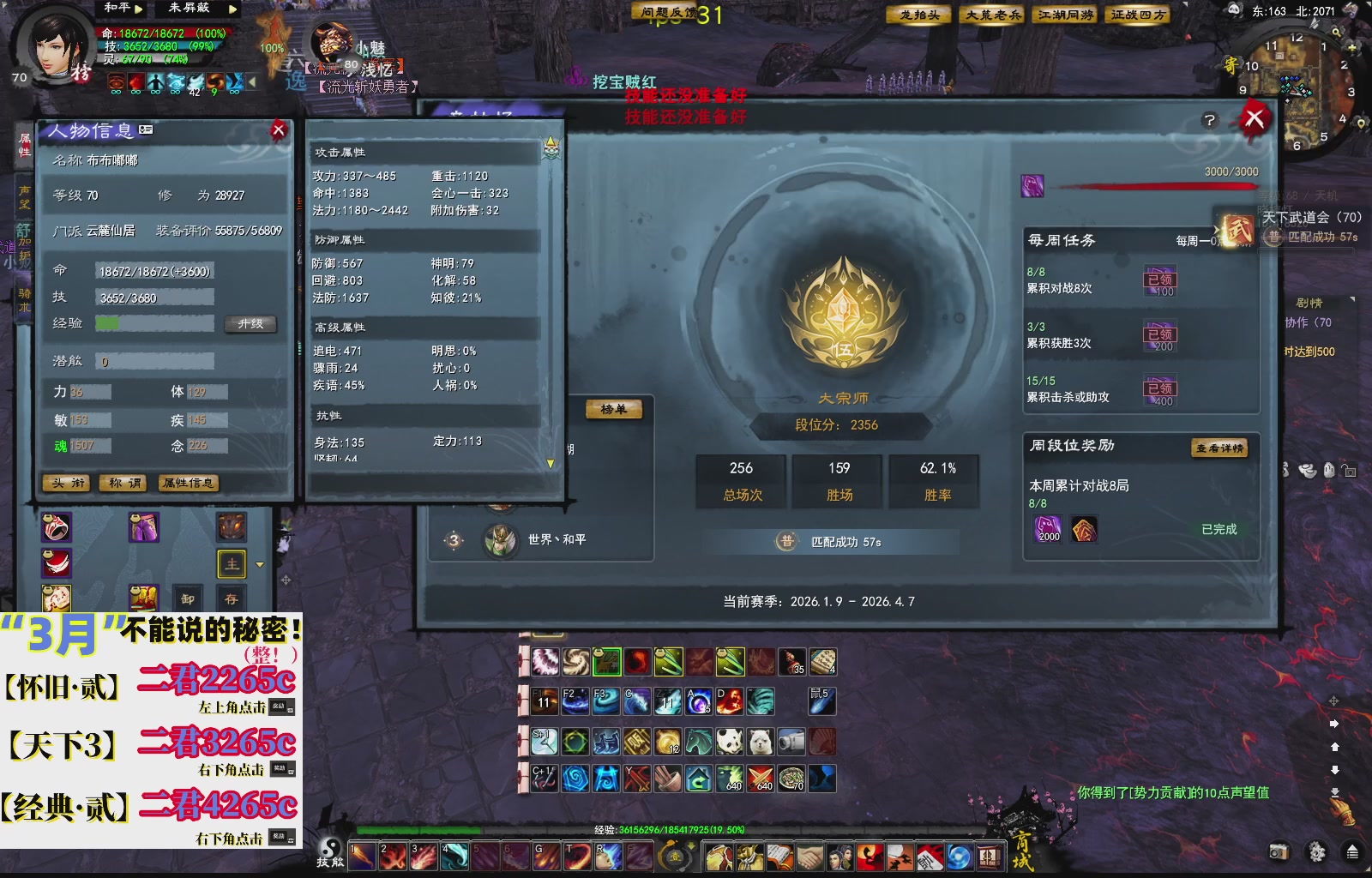
Task: Take a screenshot with the camera icon
Action: coord(1279,851)
